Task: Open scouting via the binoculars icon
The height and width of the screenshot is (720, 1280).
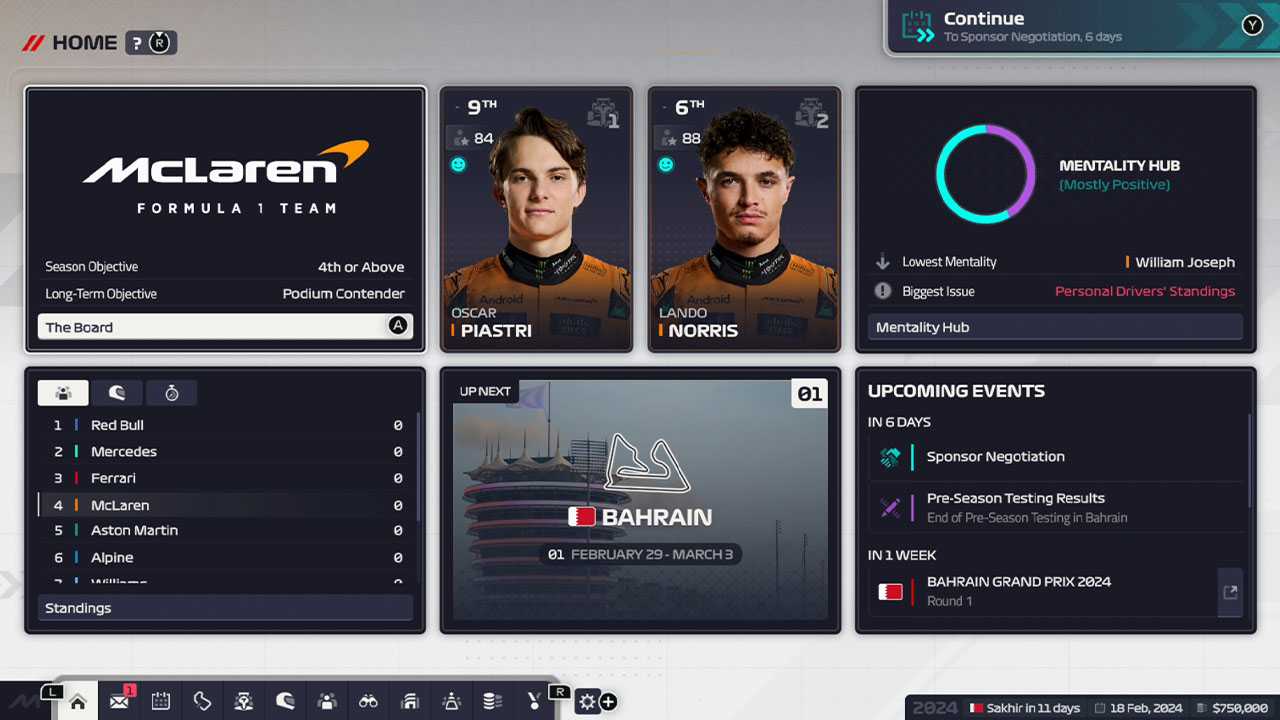Action: (368, 701)
